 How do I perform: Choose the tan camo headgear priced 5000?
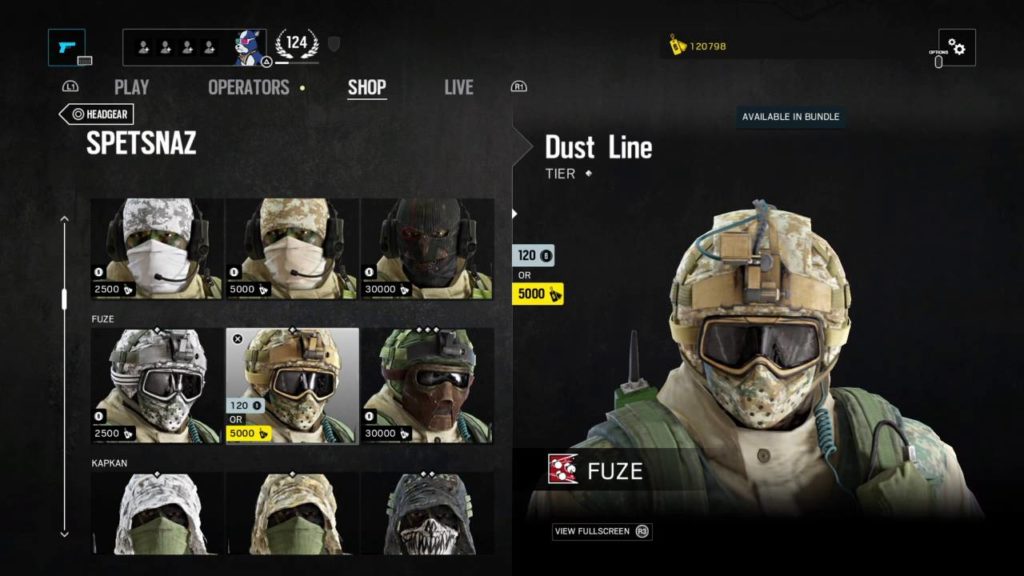pyautogui.click(x=292, y=248)
